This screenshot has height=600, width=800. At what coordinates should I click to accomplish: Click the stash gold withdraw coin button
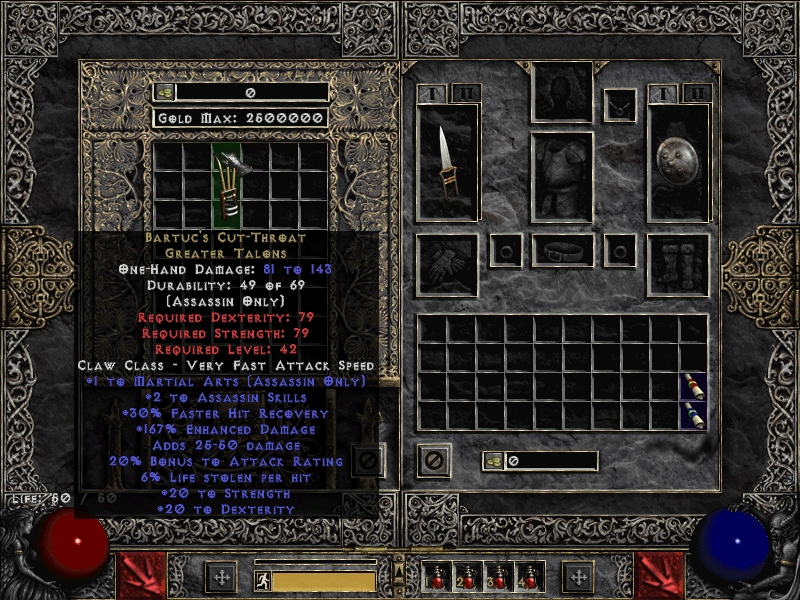tap(165, 92)
